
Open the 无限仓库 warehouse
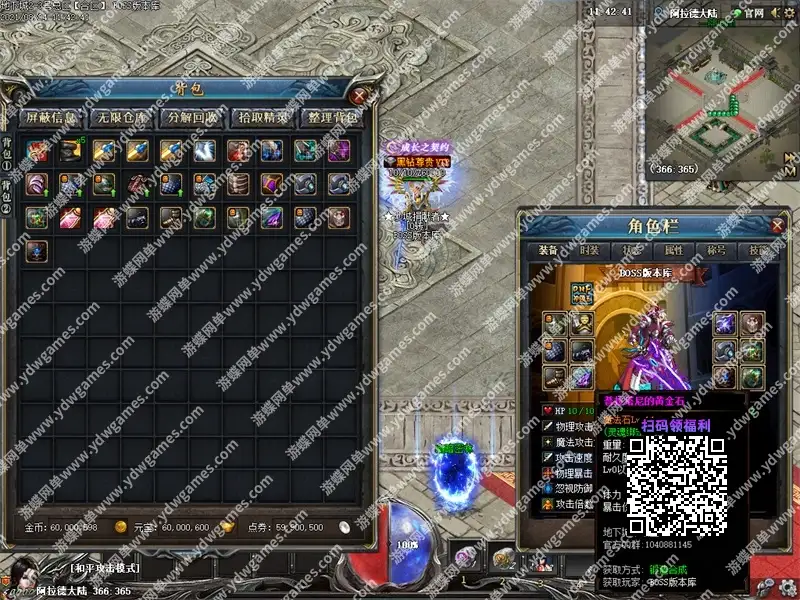[120, 118]
